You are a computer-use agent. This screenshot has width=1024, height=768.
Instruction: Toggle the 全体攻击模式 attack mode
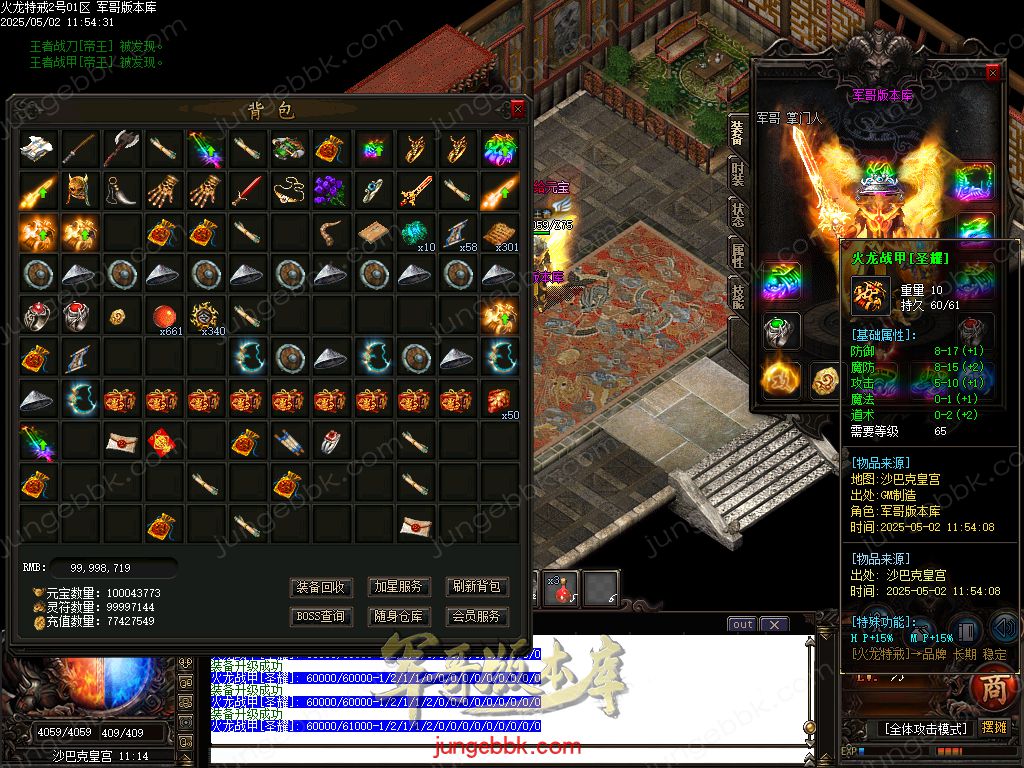pos(907,729)
